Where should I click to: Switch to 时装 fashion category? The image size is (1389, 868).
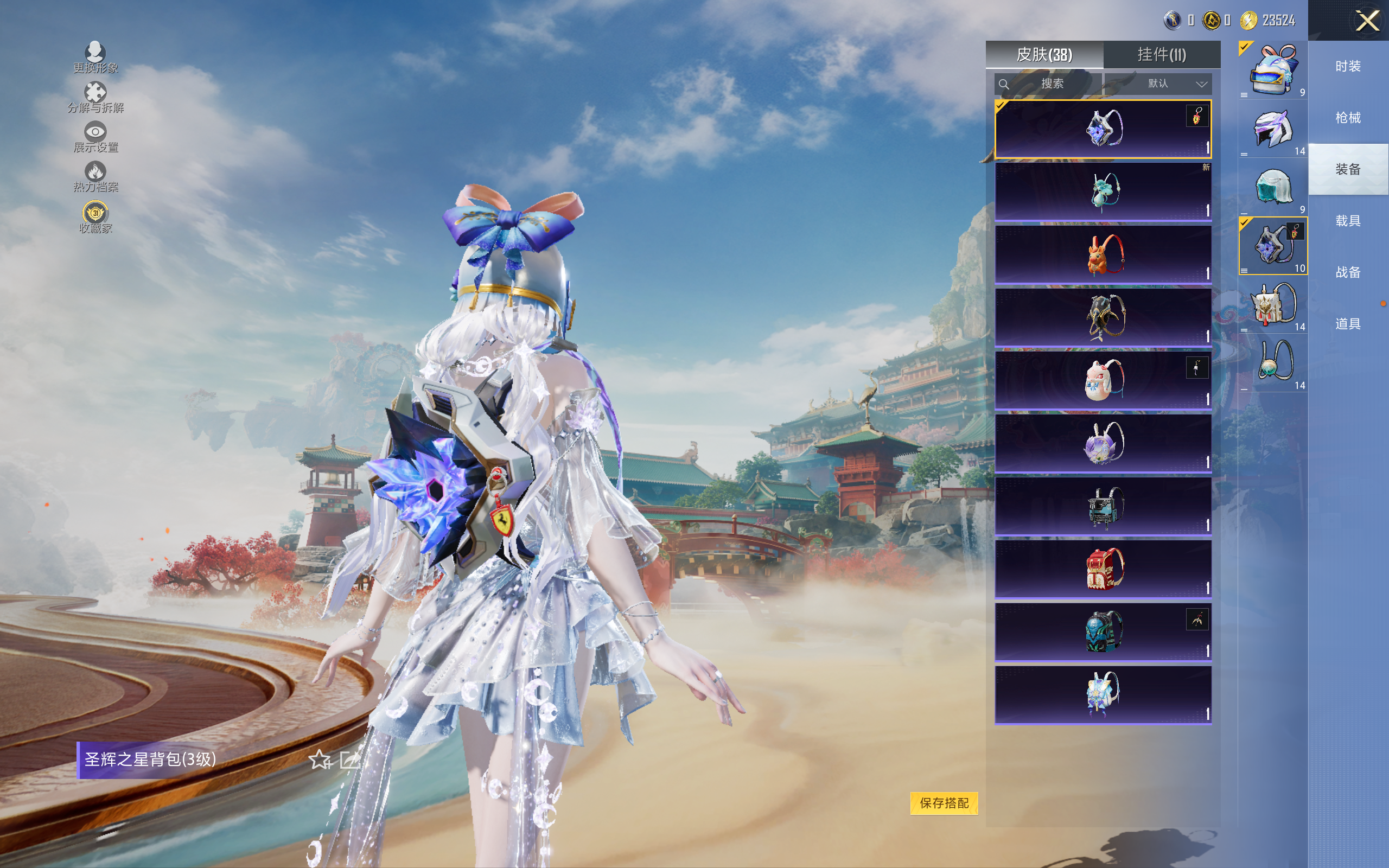coord(1348,67)
